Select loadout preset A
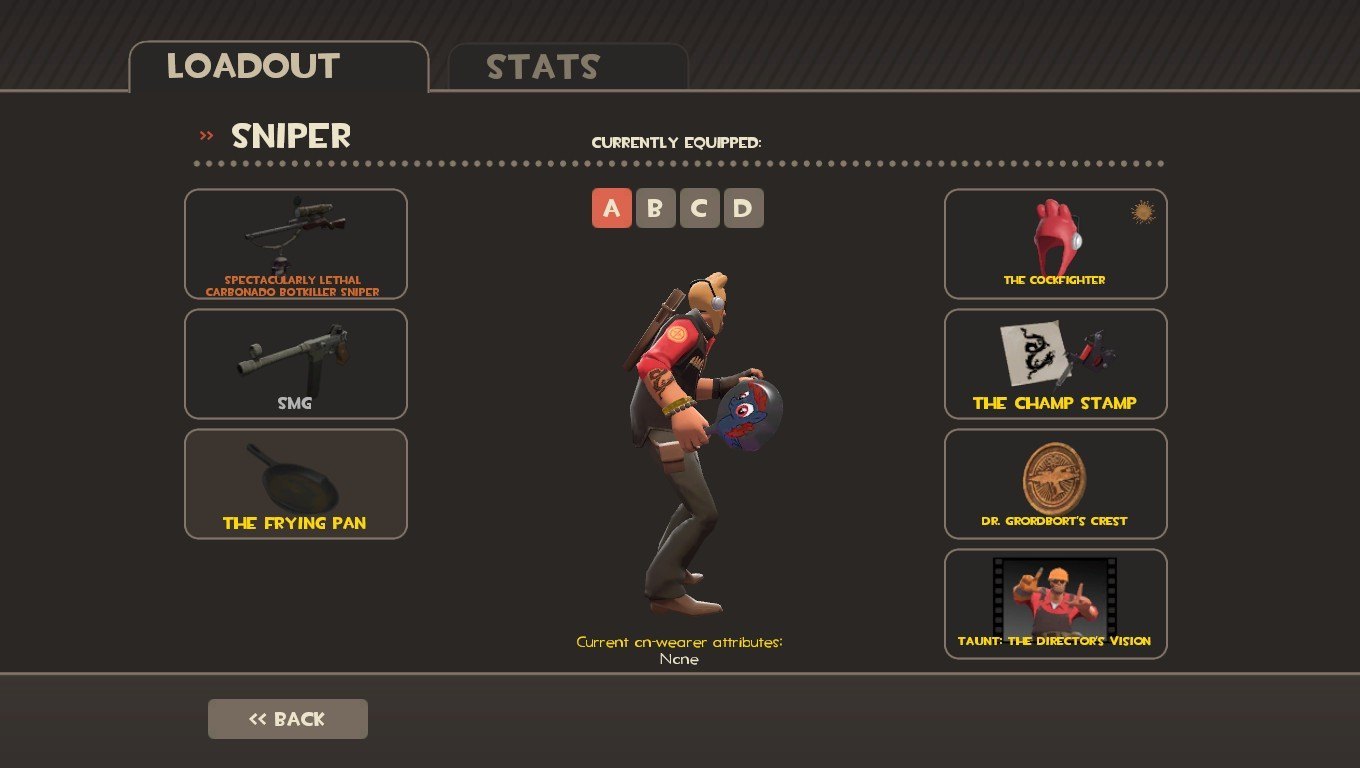 612,209
